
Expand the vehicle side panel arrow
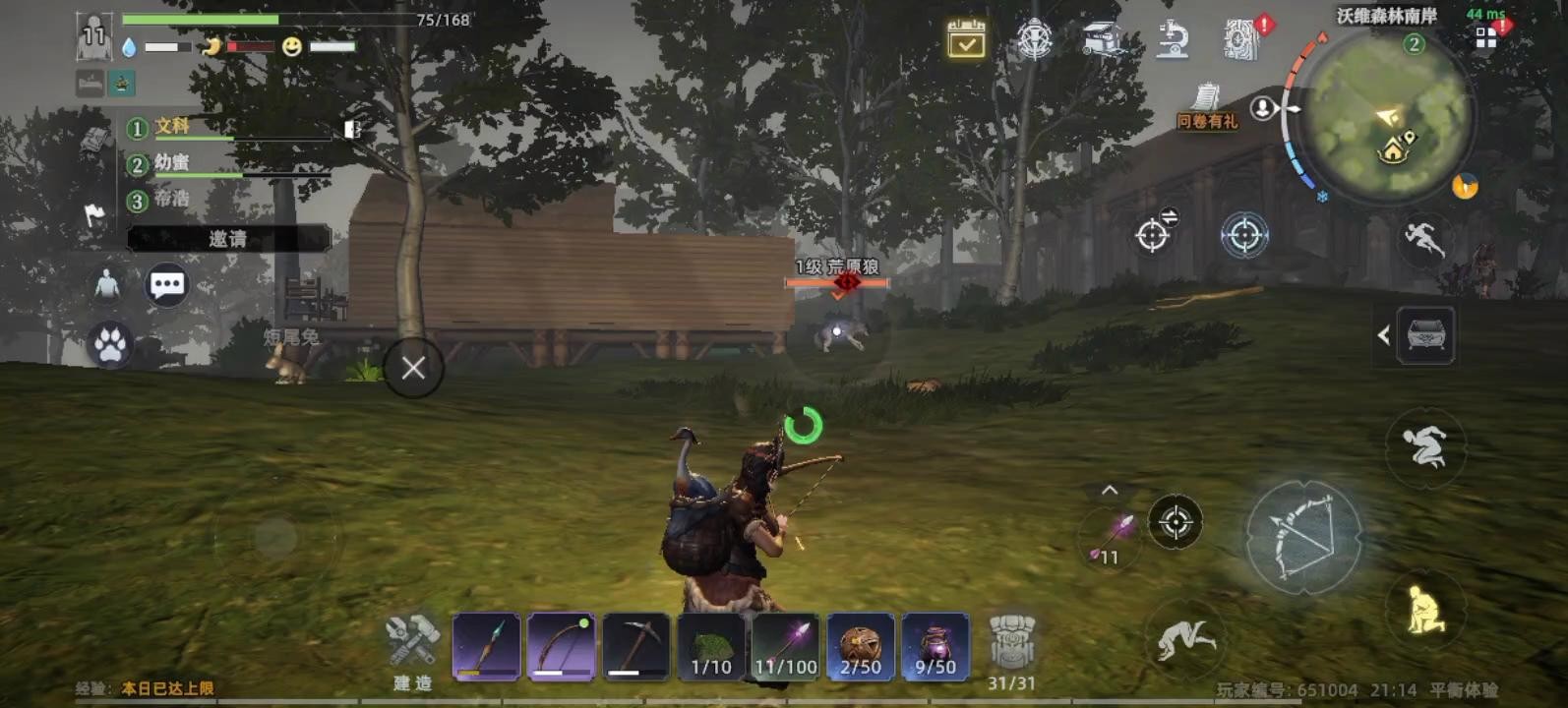click(x=1383, y=335)
